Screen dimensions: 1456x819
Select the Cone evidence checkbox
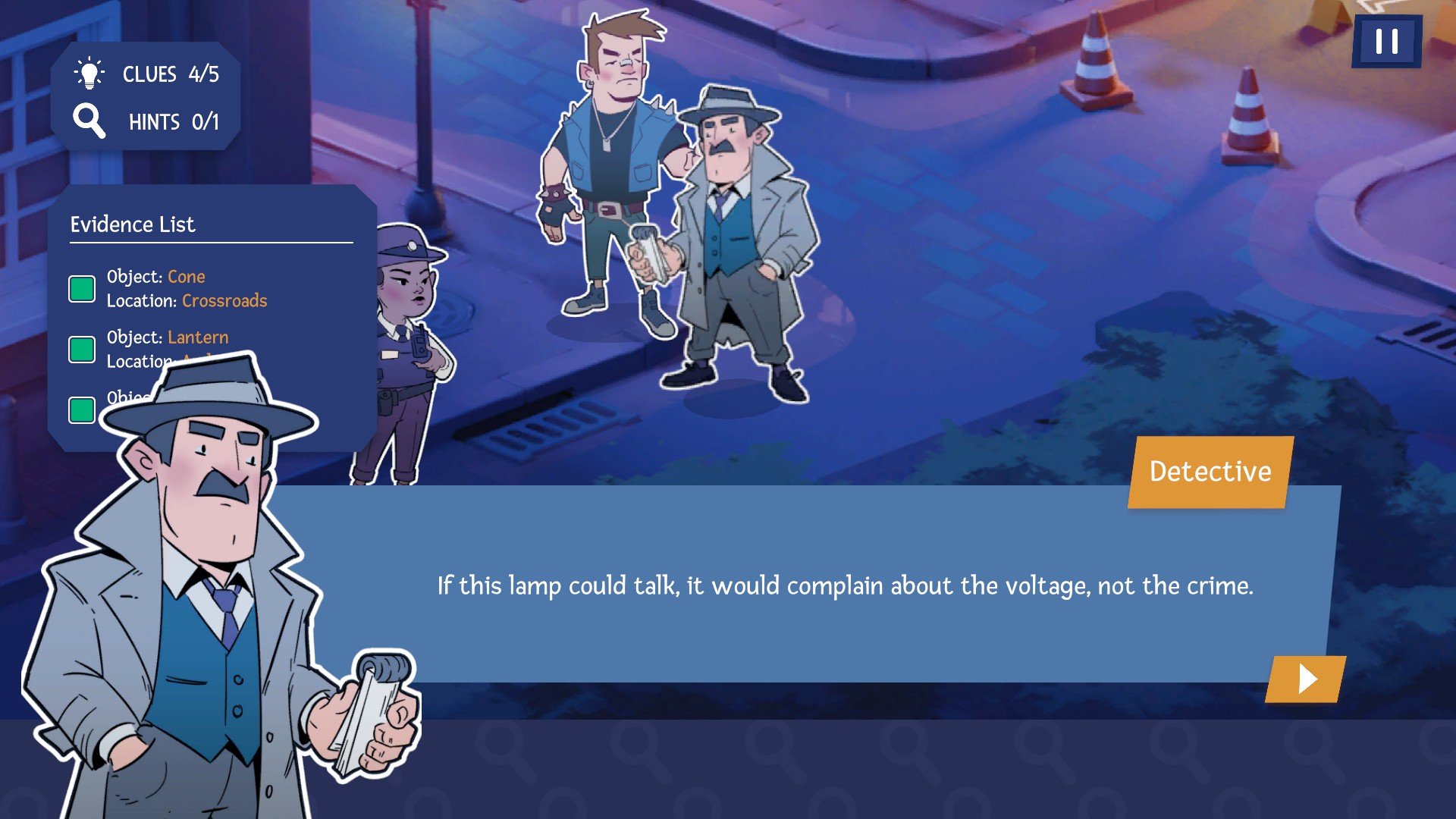(82, 289)
